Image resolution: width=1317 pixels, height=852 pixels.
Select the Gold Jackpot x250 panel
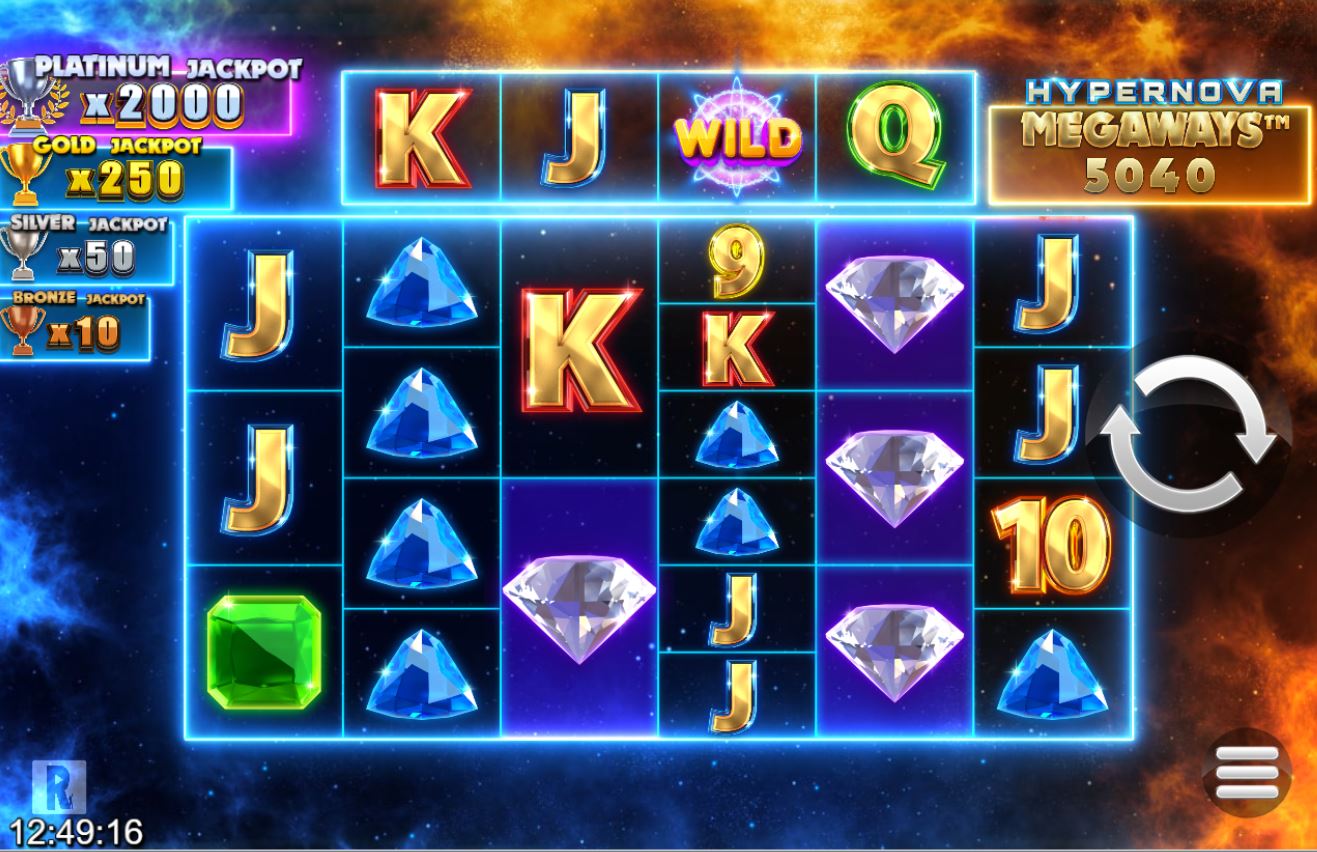tap(125, 179)
